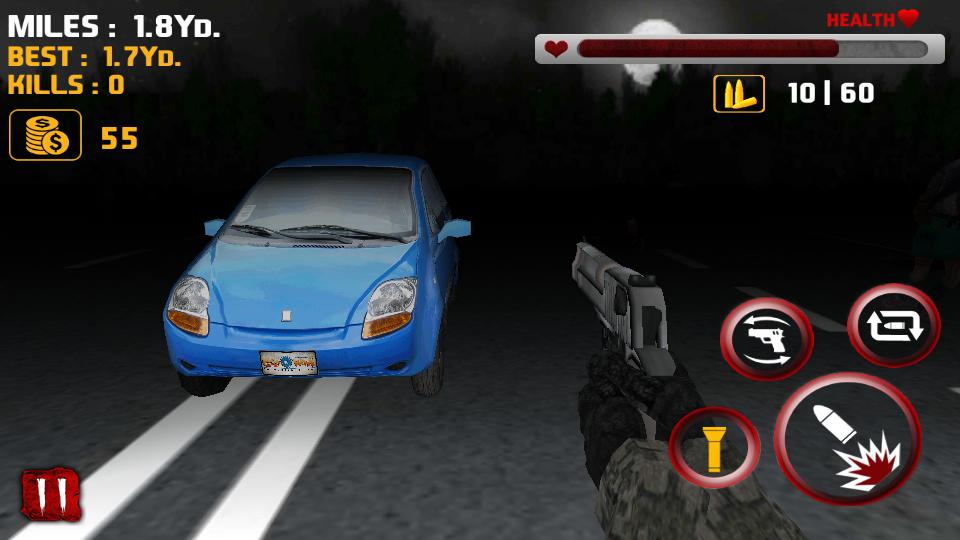Pause the game with the red pause button
960x540 pixels.
coord(51,494)
